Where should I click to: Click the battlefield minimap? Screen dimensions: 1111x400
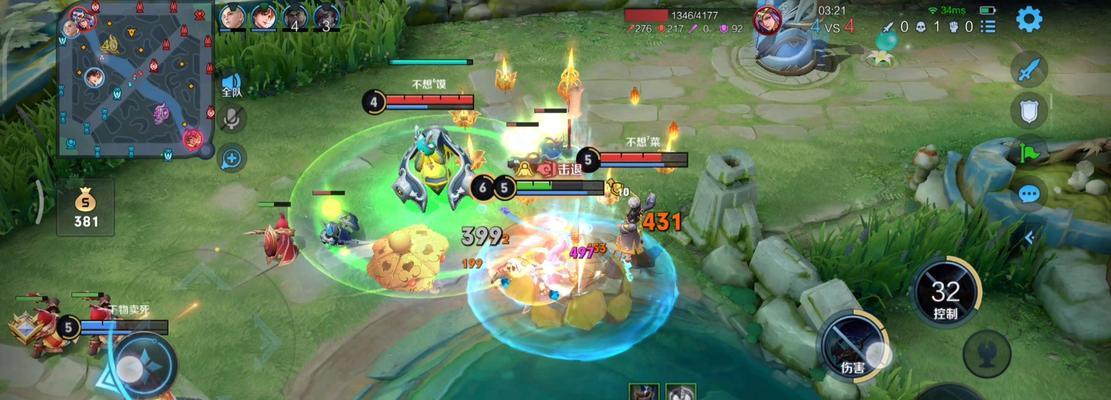(136, 78)
